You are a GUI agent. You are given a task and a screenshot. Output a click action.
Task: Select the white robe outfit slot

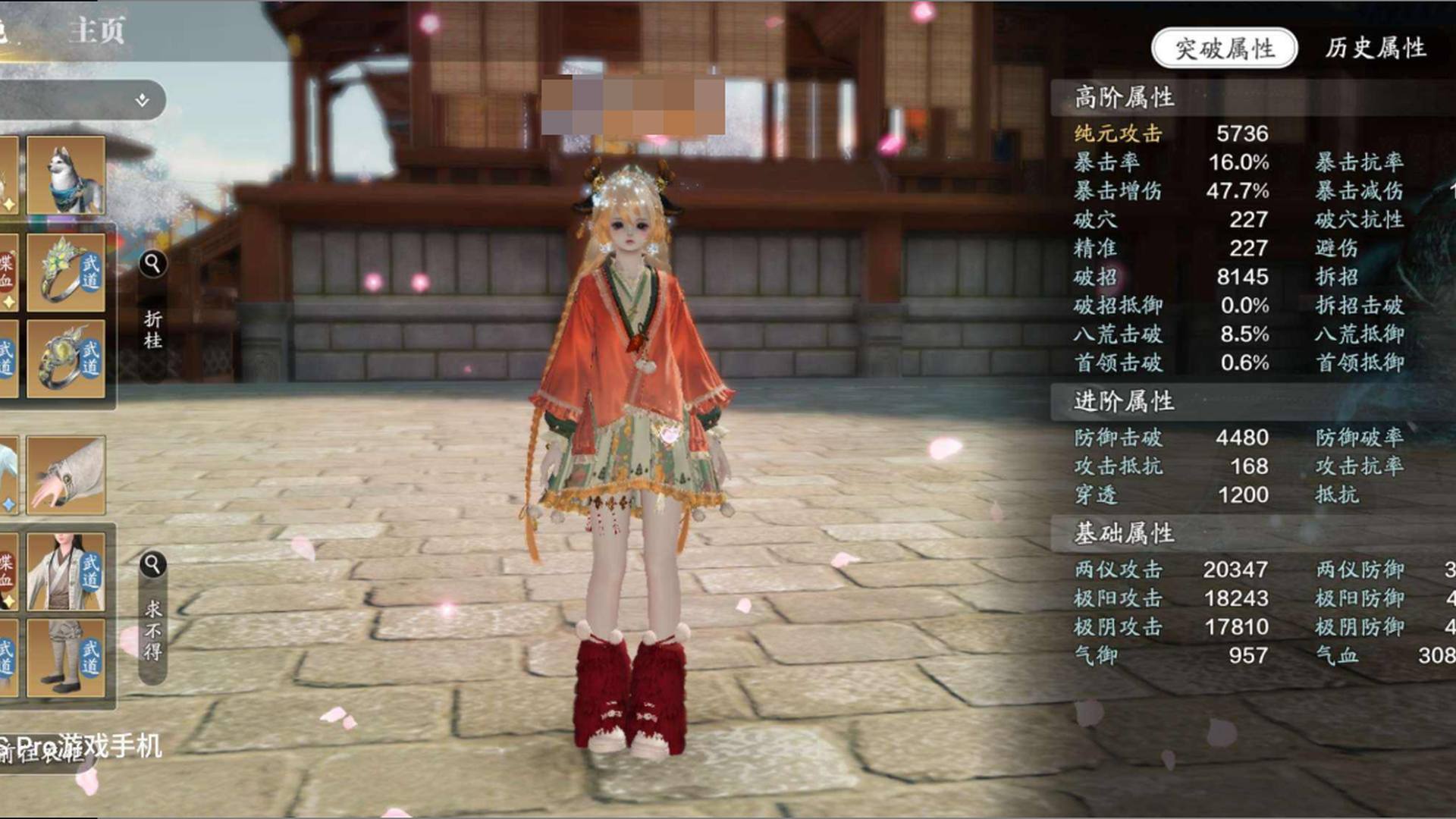coord(66,572)
